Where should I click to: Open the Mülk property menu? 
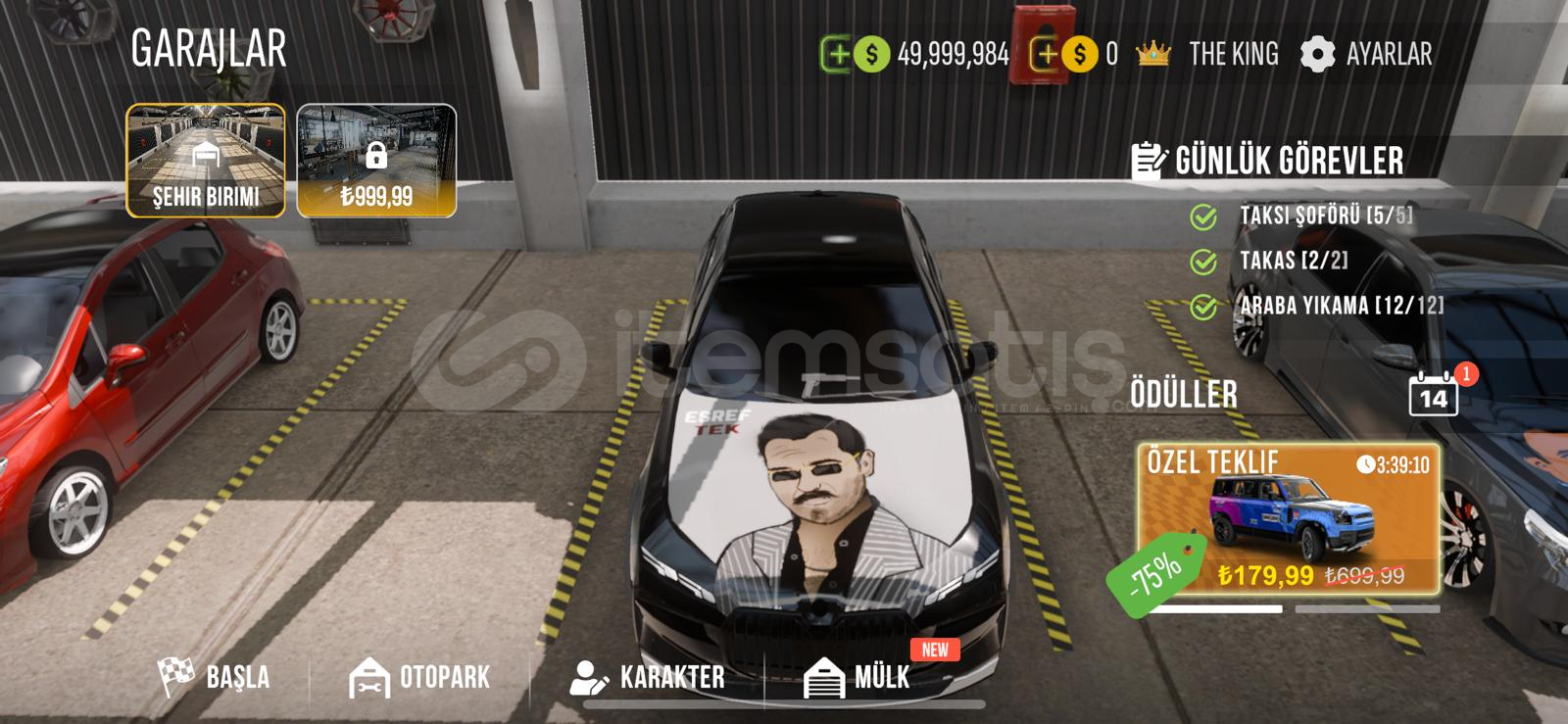(x=857, y=677)
